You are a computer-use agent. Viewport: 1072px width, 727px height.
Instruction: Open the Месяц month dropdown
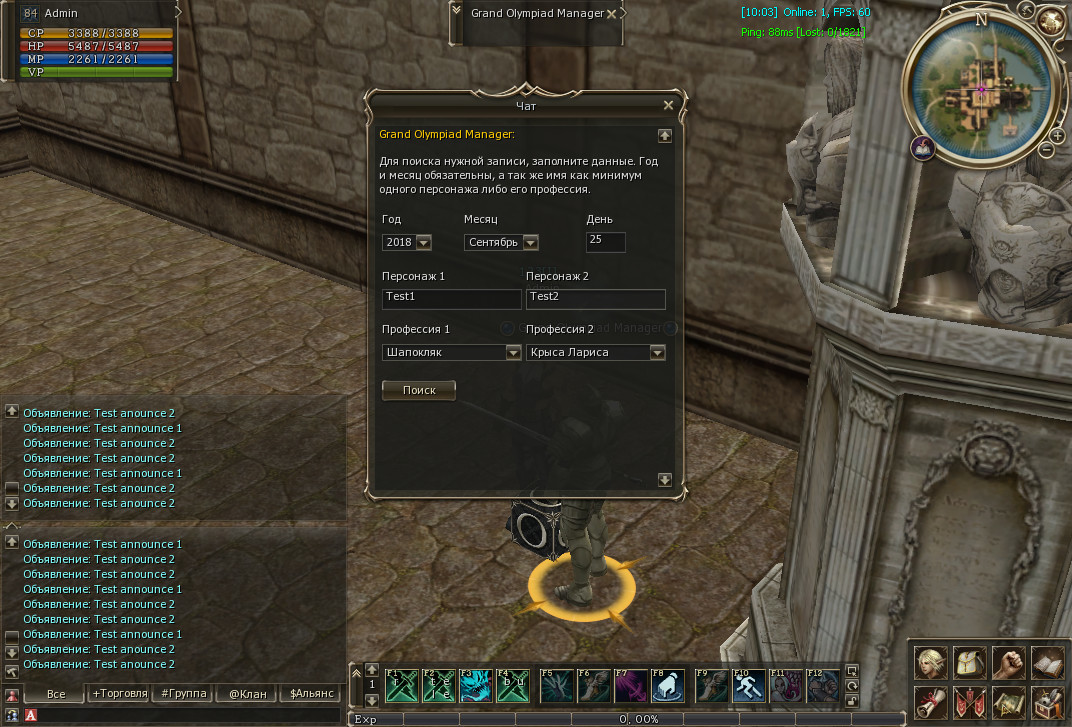[x=530, y=242]
